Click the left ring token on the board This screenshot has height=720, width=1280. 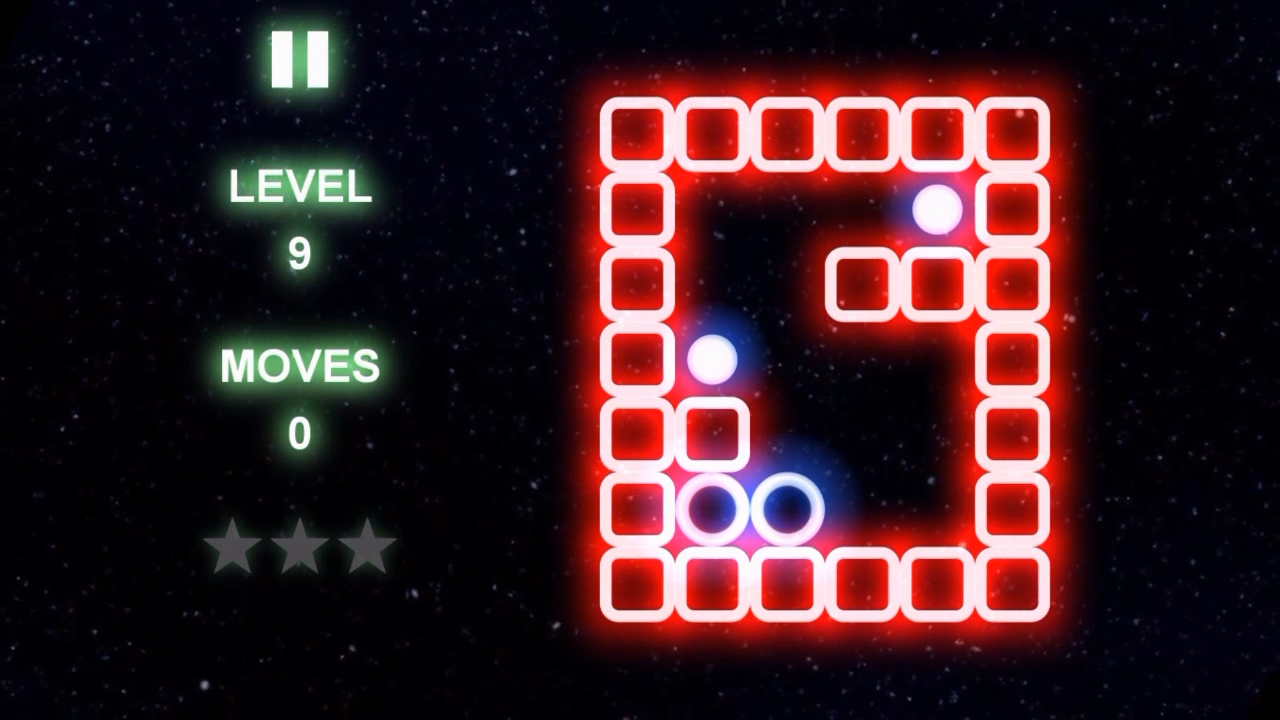(713, 510)
